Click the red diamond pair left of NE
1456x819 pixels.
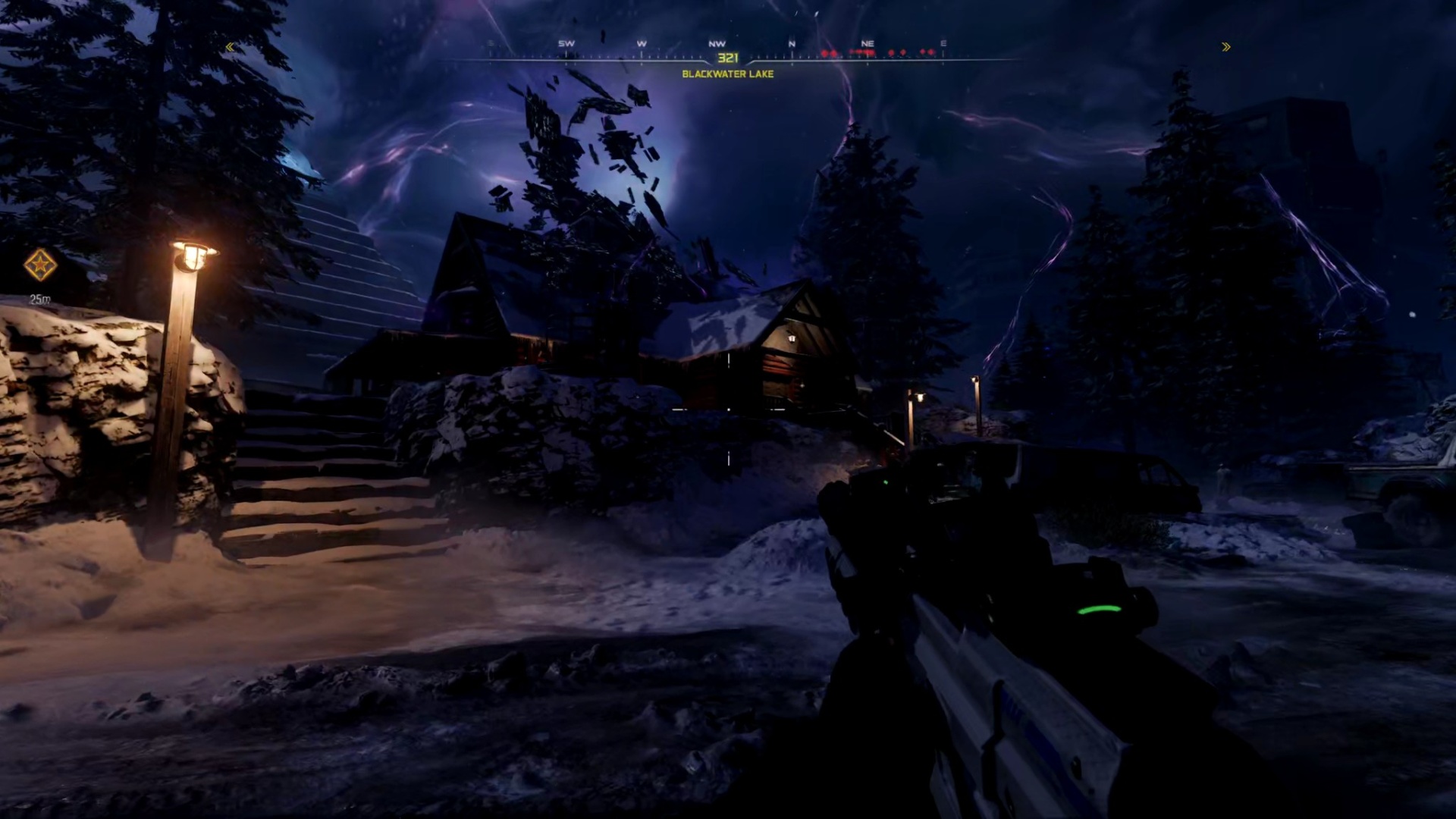click(830, 53)
